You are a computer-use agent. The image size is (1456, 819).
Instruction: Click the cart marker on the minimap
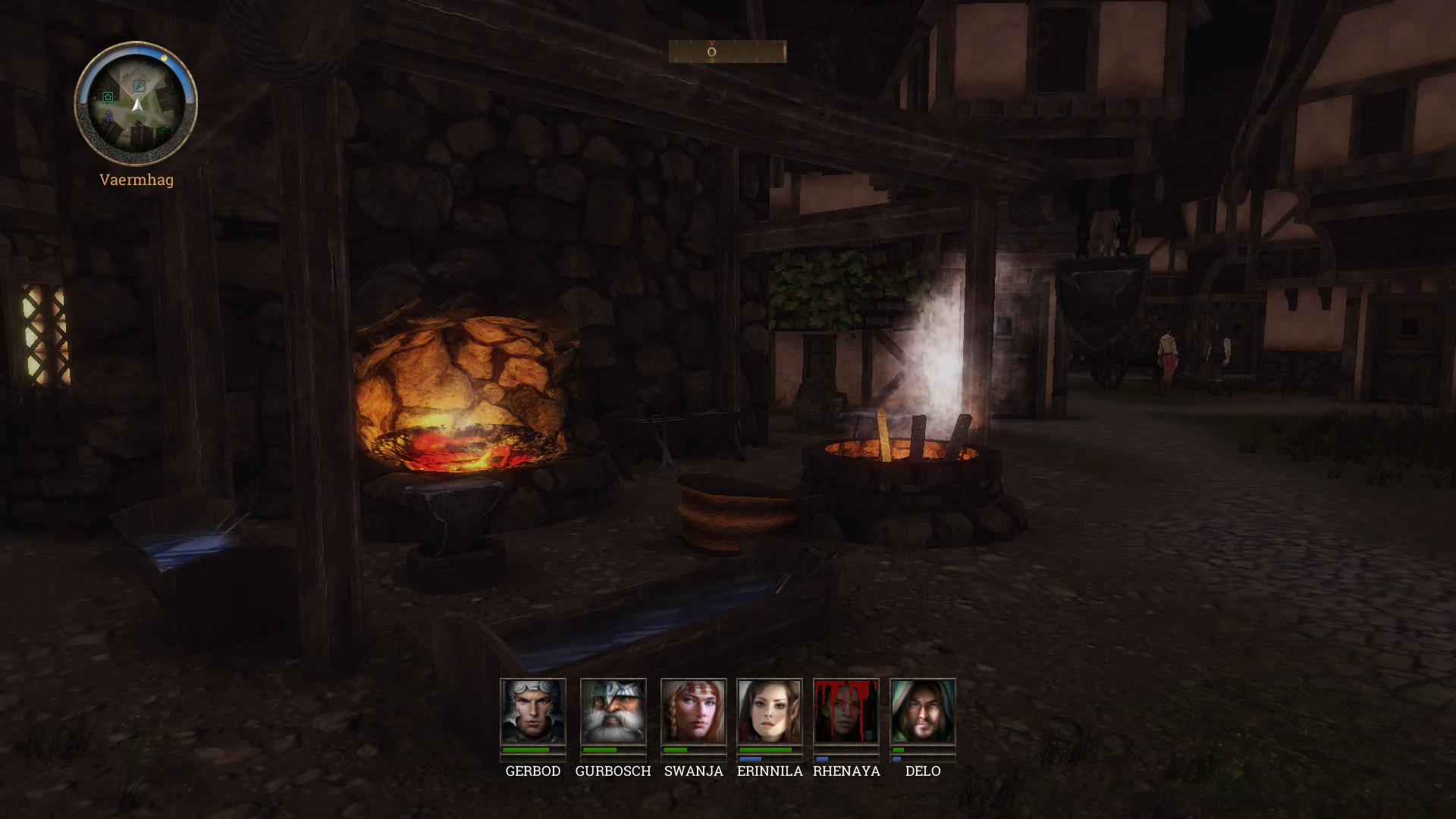pos(164,130)
